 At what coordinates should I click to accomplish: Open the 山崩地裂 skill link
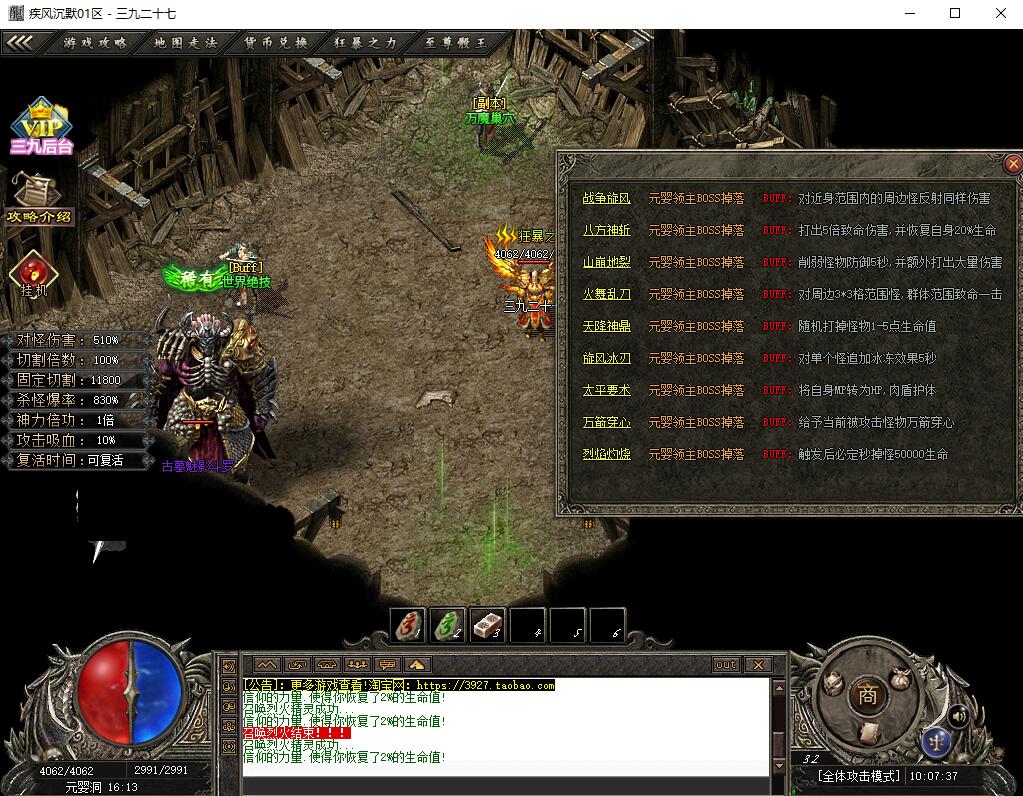point(606,262)
